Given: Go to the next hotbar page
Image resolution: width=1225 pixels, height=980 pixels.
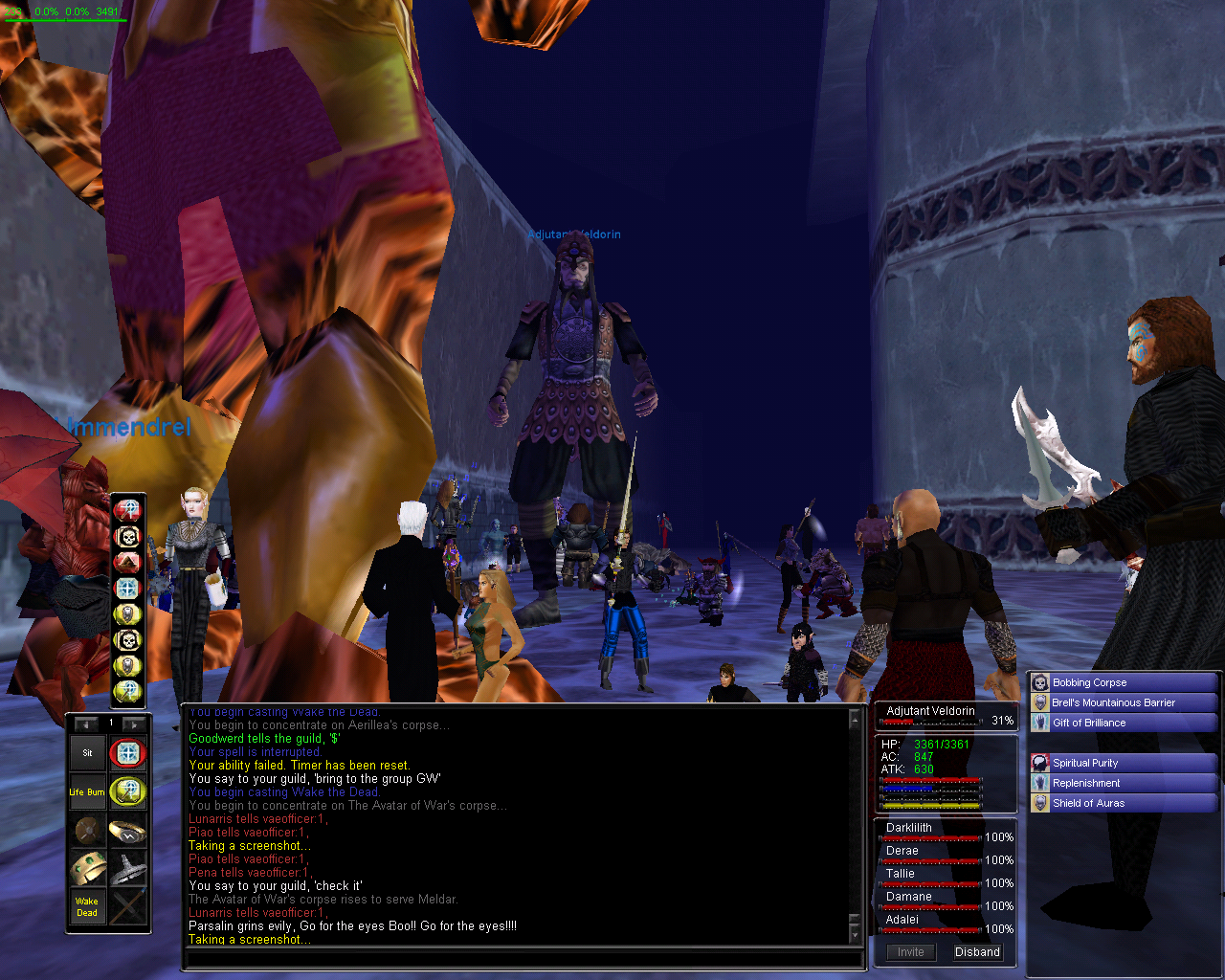Looking at the screenshot, I should pos(134,724).
